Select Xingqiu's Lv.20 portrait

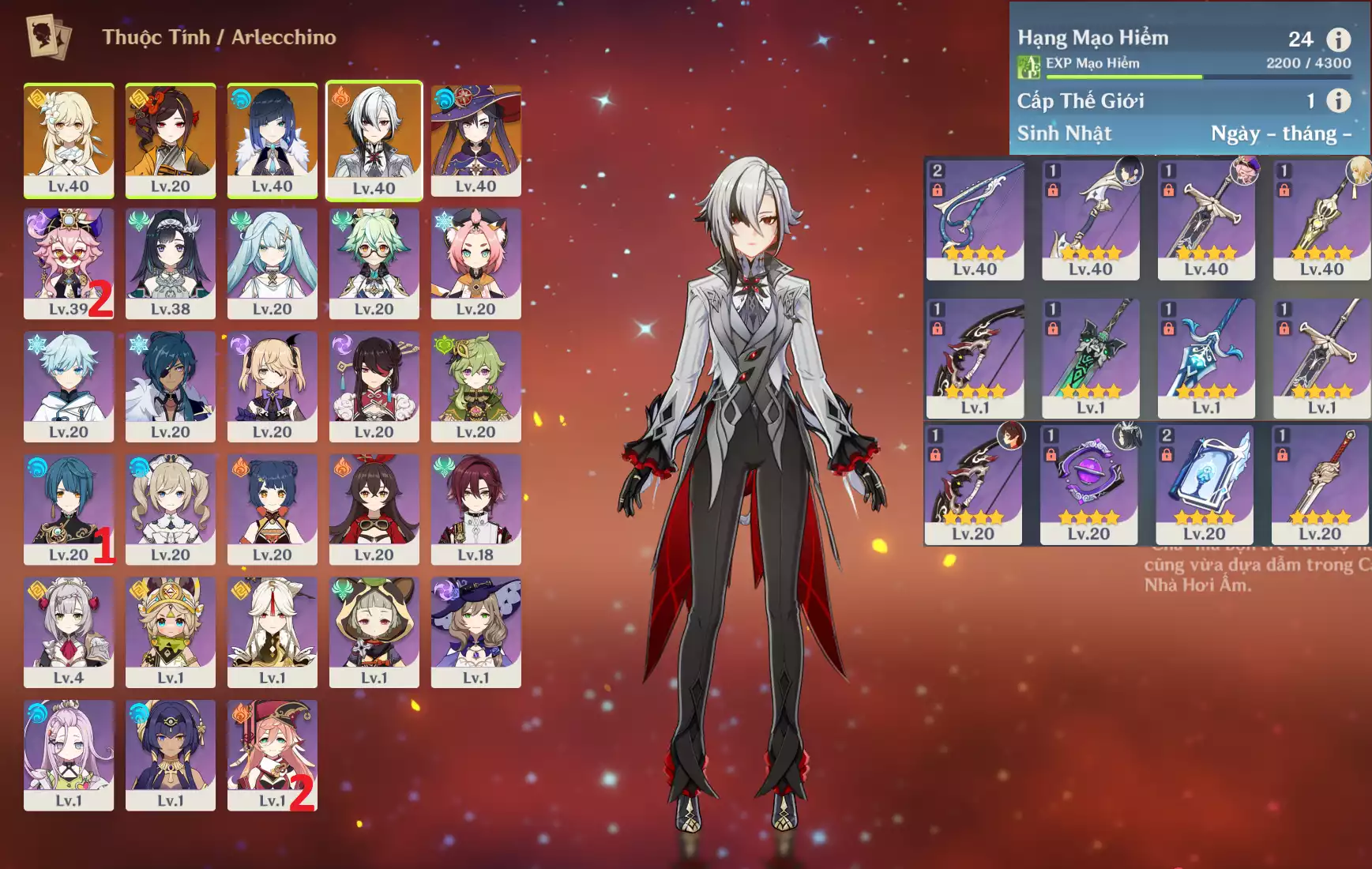[69, 509]
